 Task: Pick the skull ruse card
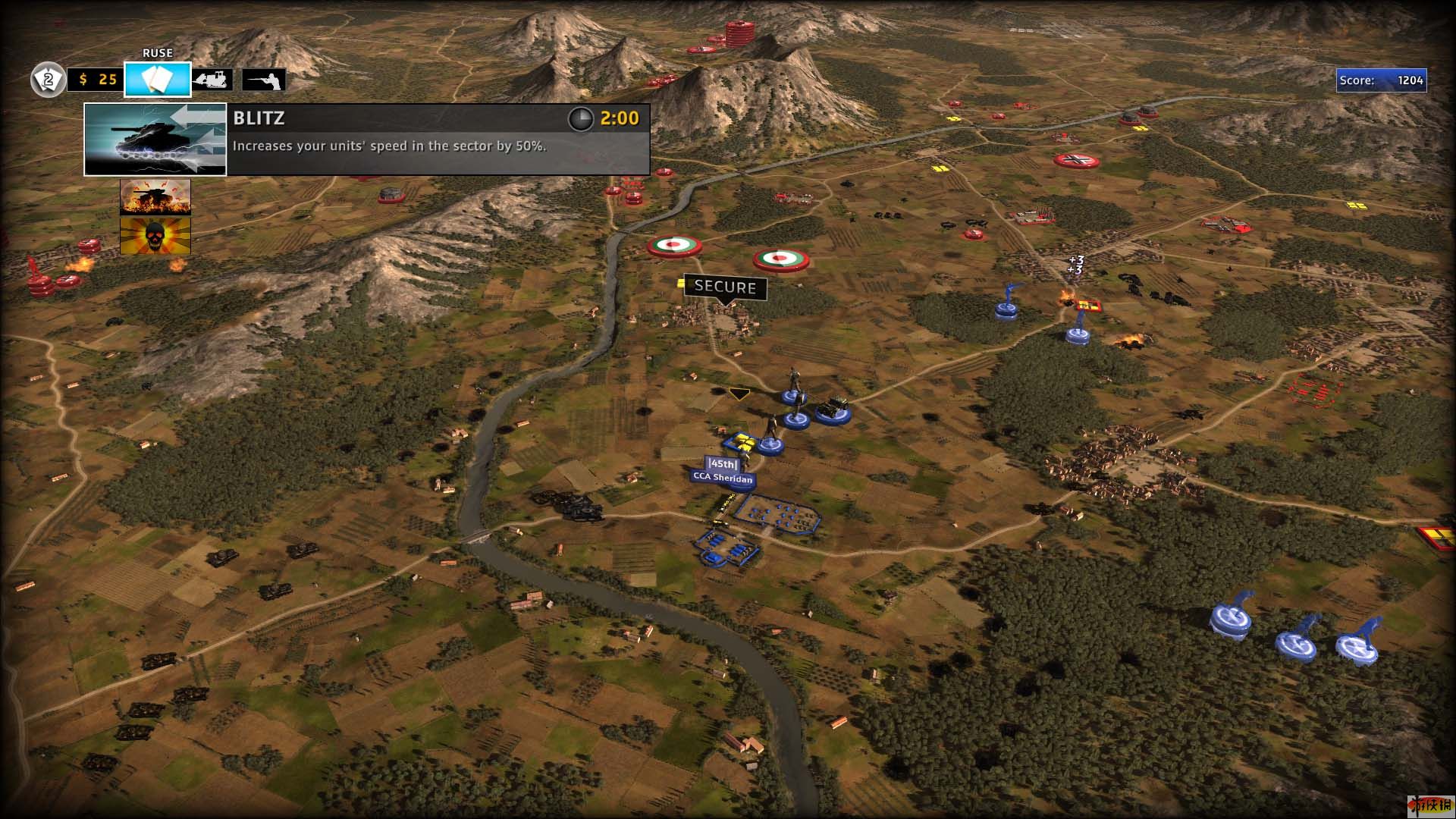coord(155,236)
